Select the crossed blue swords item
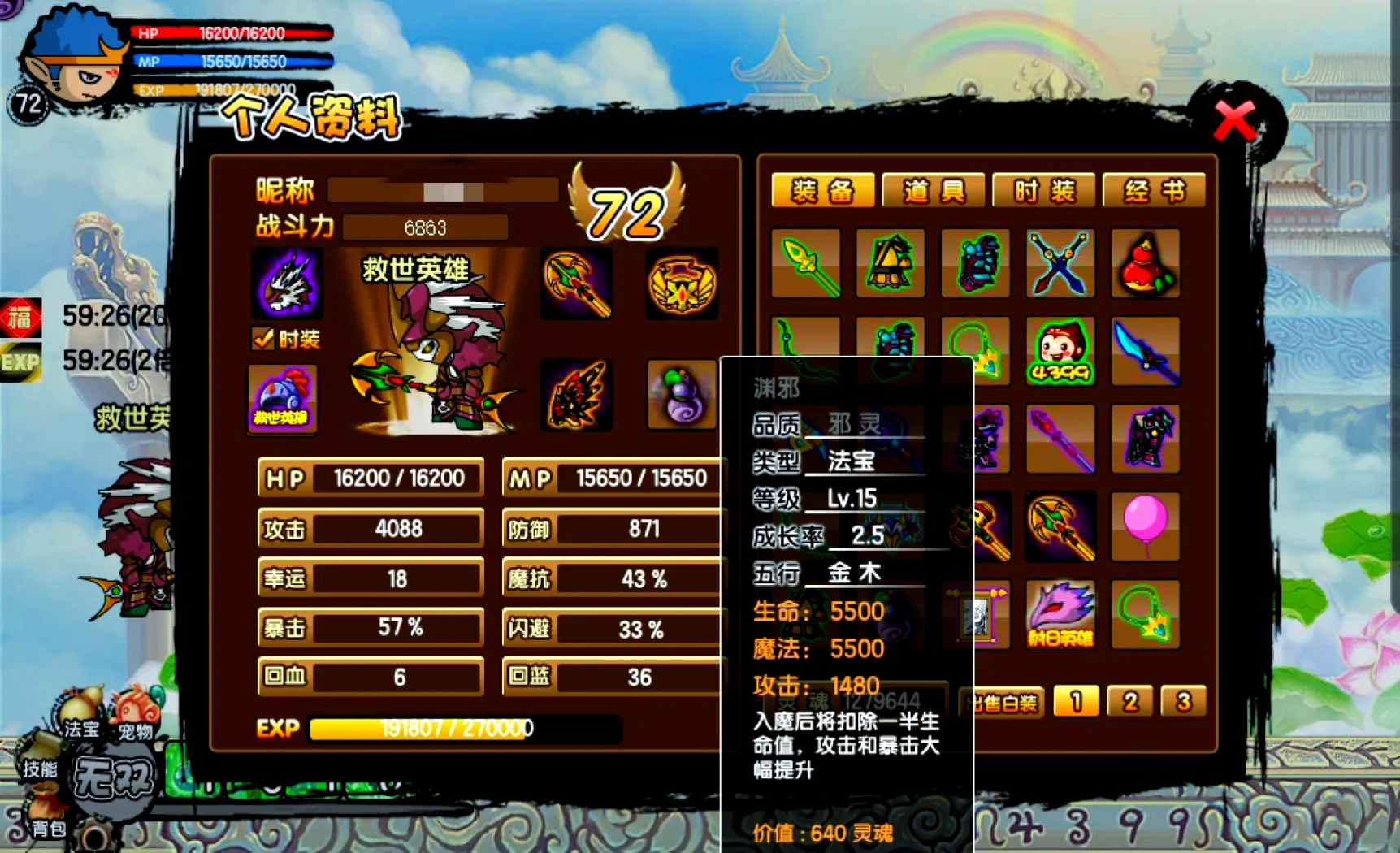Viewport: 1400px width, 853px height. 1060,263
